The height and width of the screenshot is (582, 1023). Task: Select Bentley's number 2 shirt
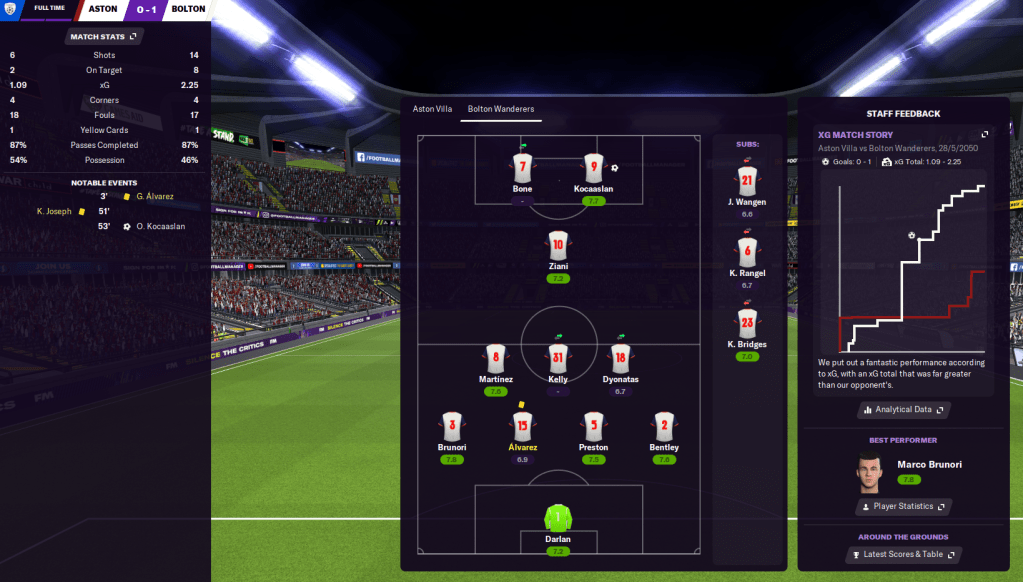[664, 426]
